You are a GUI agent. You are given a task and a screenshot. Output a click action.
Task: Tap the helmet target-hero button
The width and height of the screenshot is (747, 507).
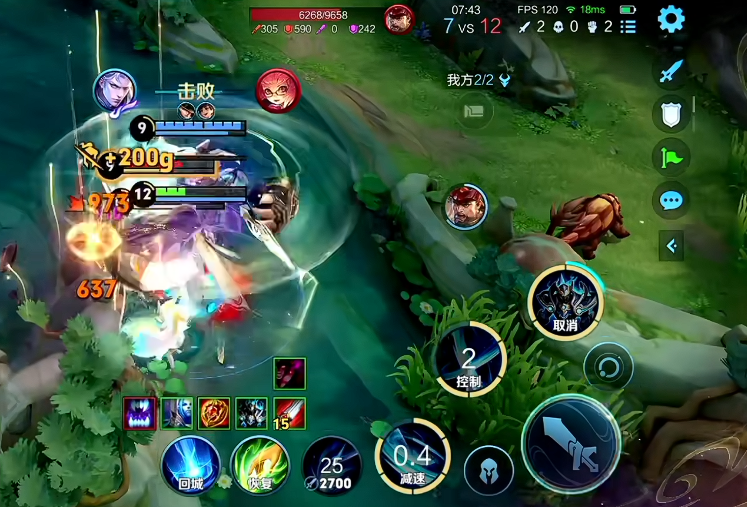click(489, 470)
